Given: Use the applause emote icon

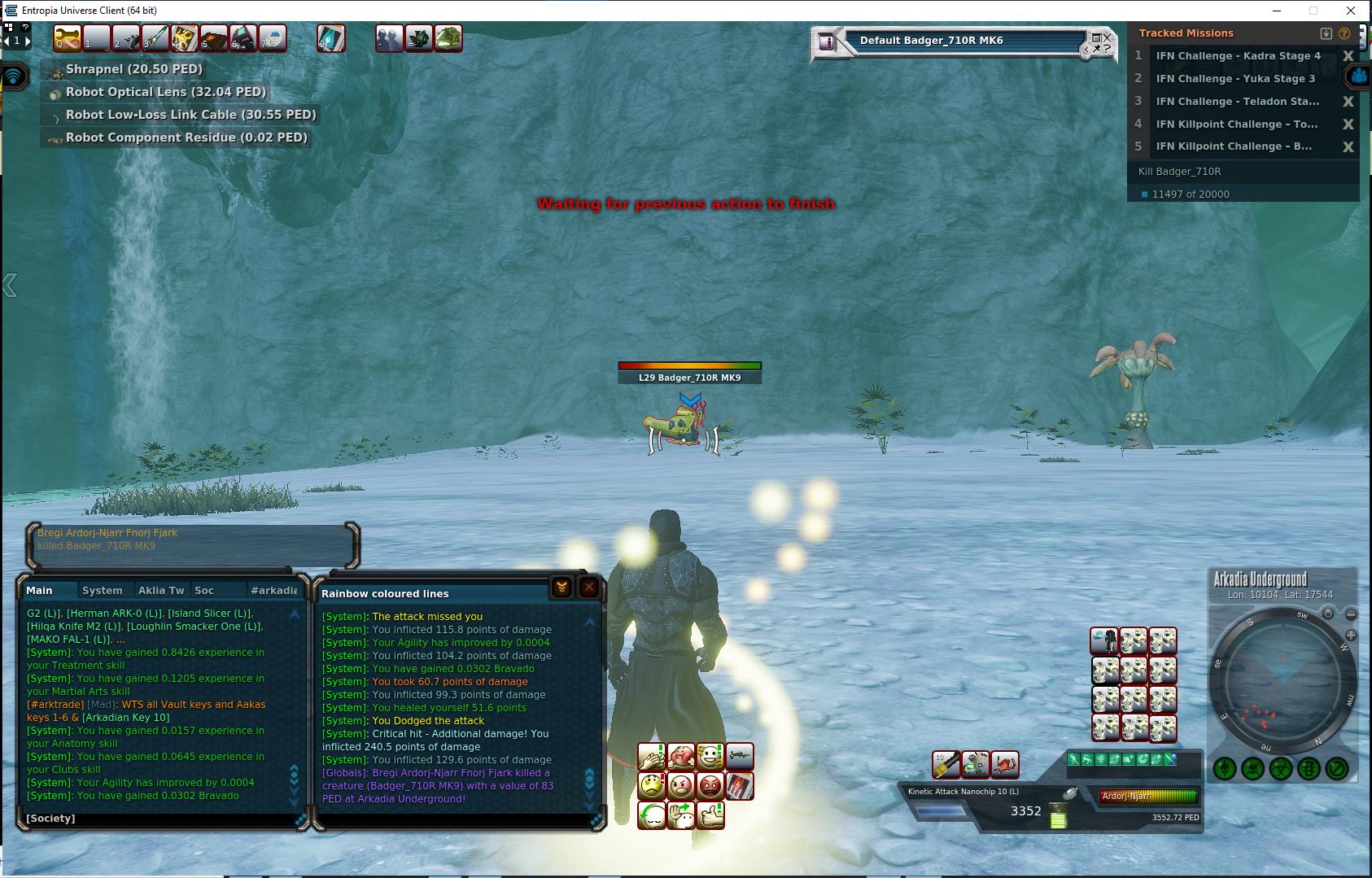Looking at the screenshot, I should (651, 757).
